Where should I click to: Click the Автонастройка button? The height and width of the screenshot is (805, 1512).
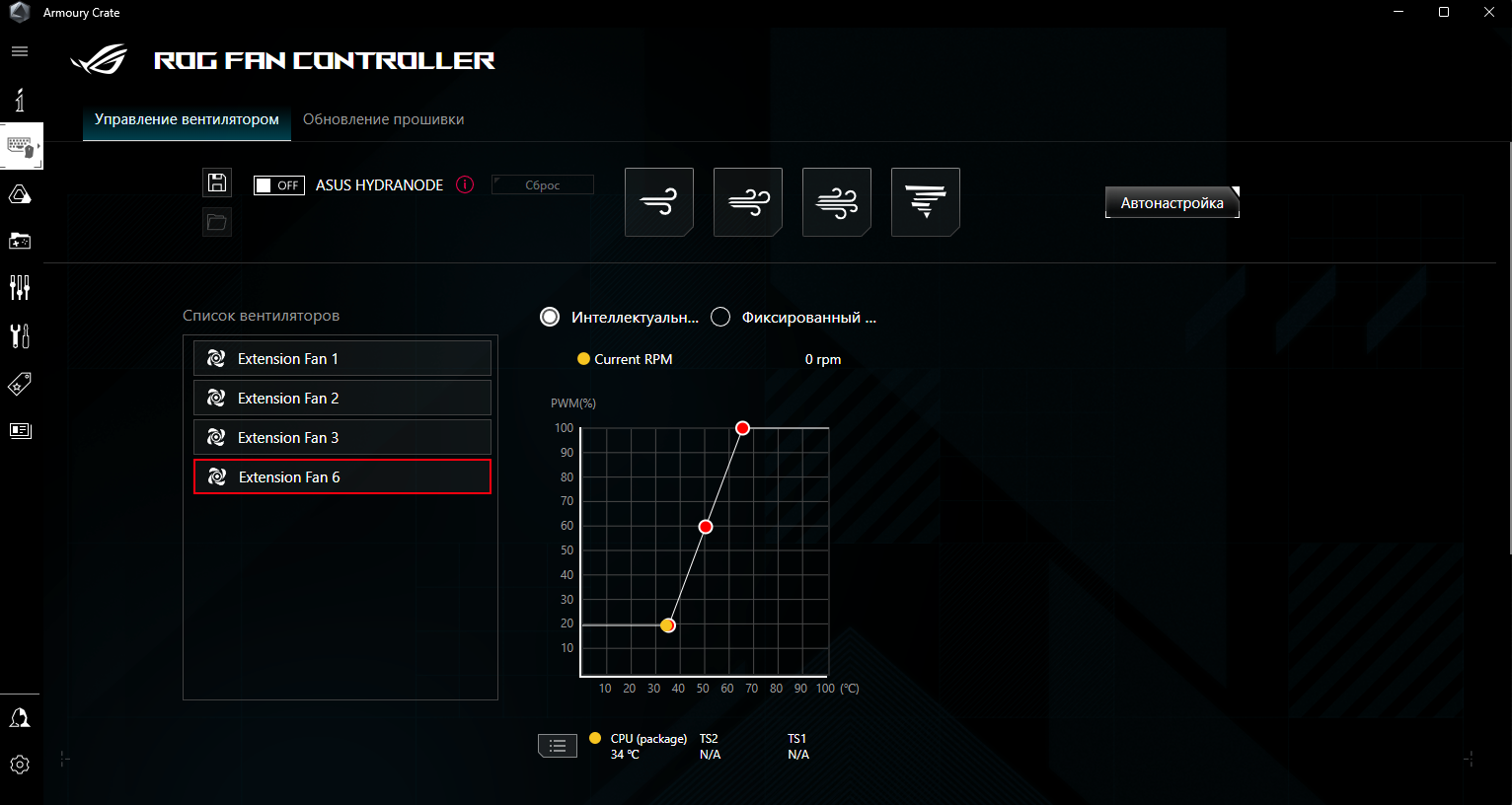click(x=1172, y=202)
